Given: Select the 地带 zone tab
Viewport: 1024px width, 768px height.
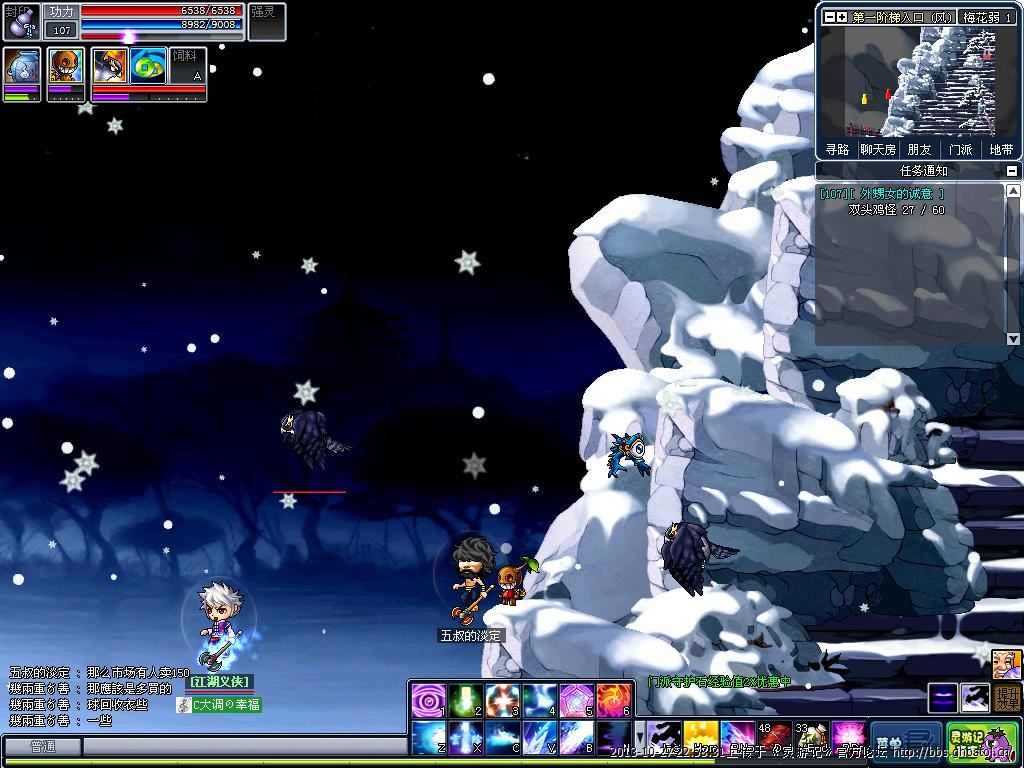Looking at the screenshot, I should 1001,150.
